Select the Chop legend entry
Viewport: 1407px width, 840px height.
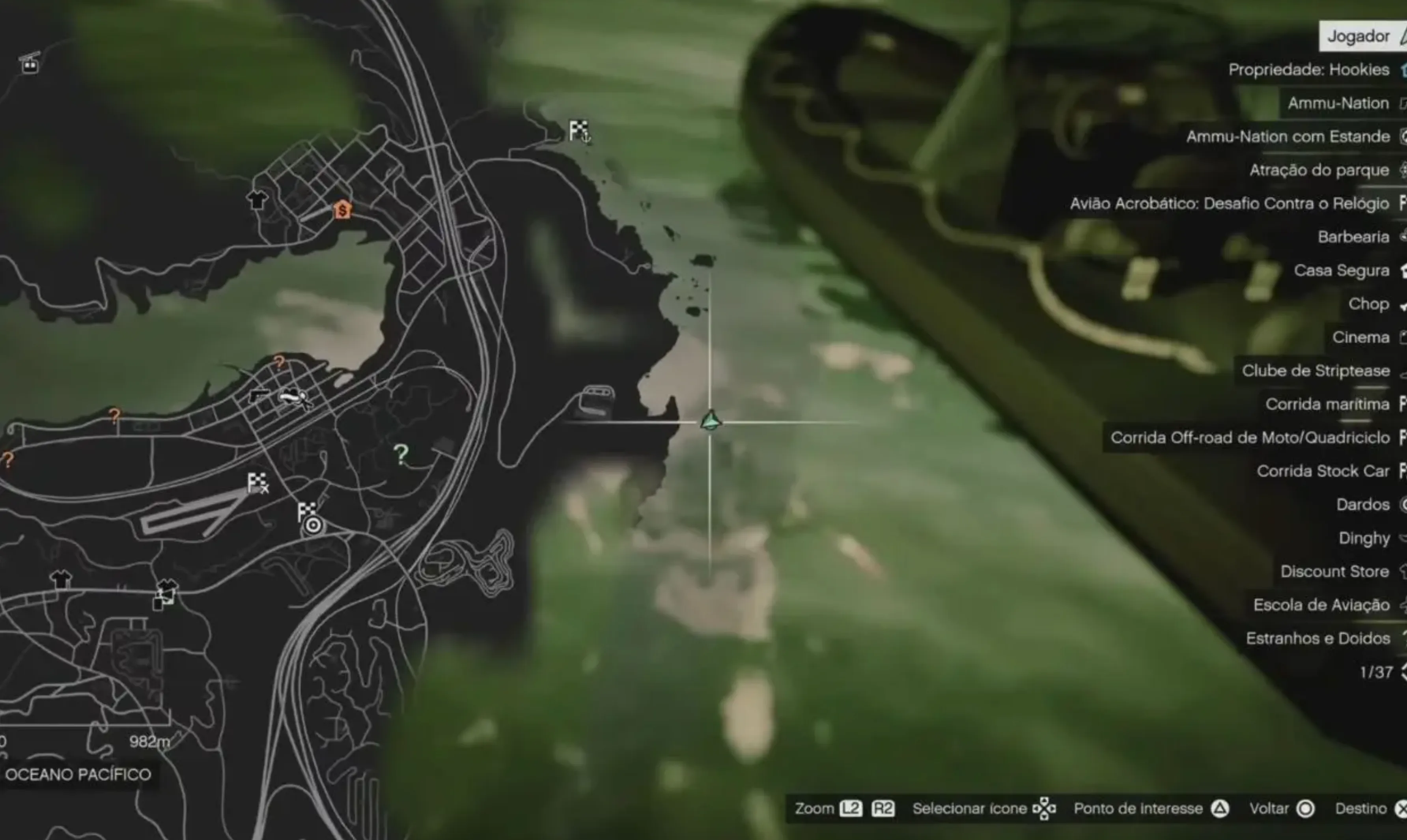point(1368,303)
